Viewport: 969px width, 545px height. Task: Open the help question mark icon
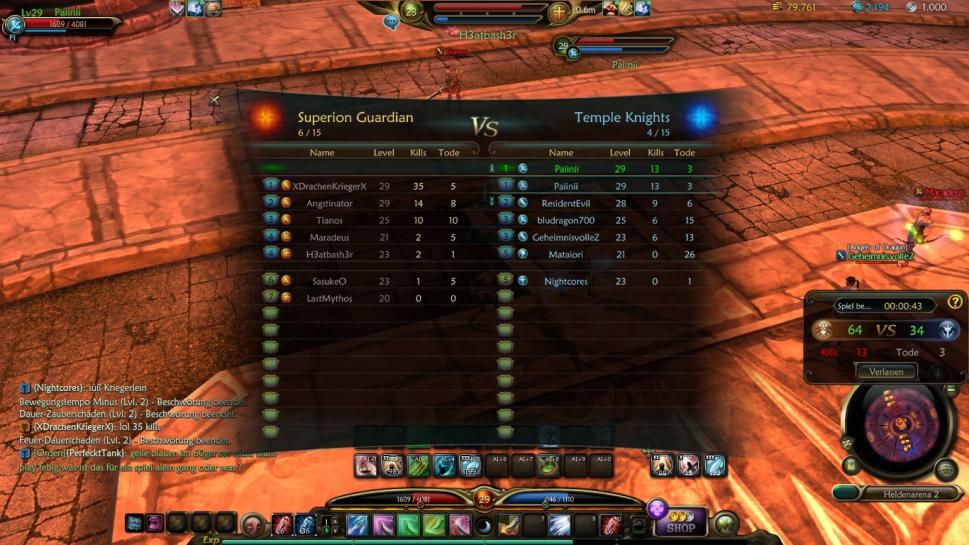[955, 301]
